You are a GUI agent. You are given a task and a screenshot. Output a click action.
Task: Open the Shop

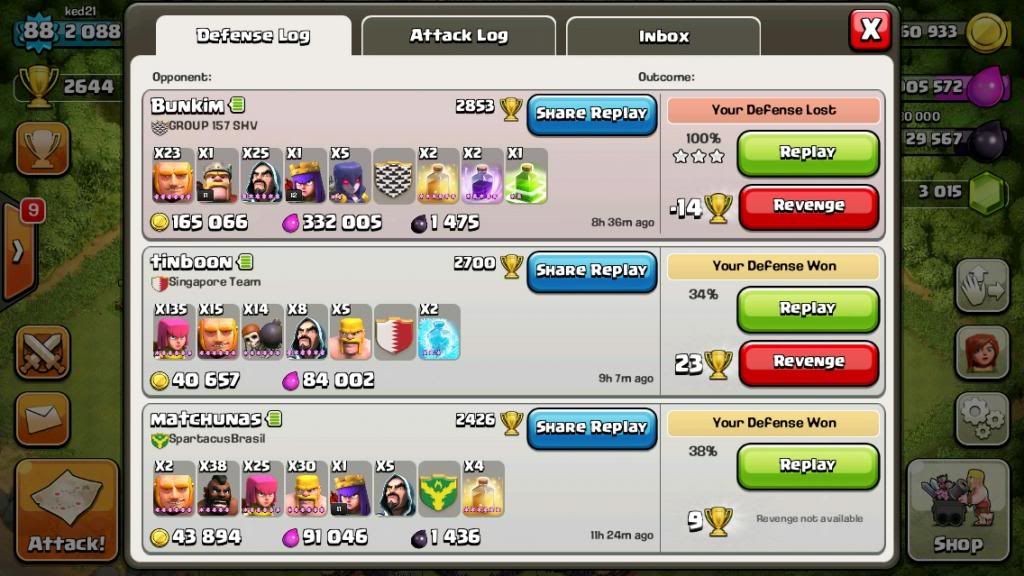(958, 510)
